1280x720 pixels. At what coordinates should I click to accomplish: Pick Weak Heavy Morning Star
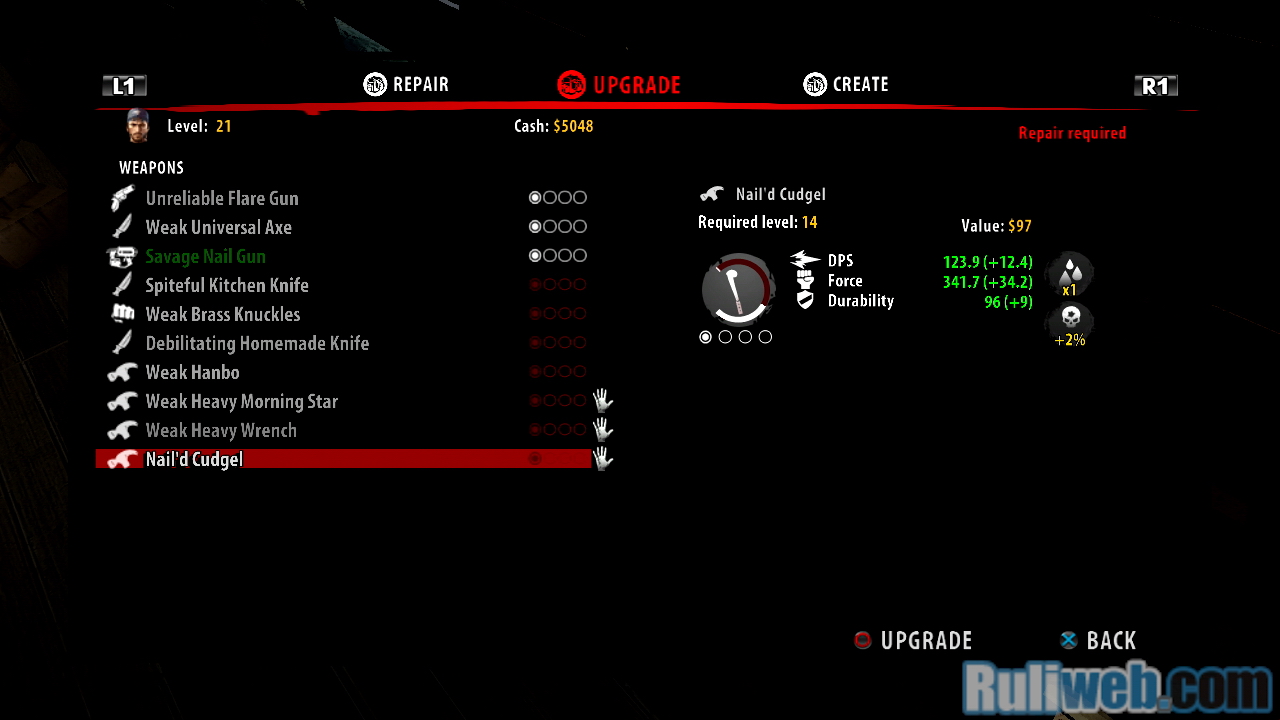[242, 401]
